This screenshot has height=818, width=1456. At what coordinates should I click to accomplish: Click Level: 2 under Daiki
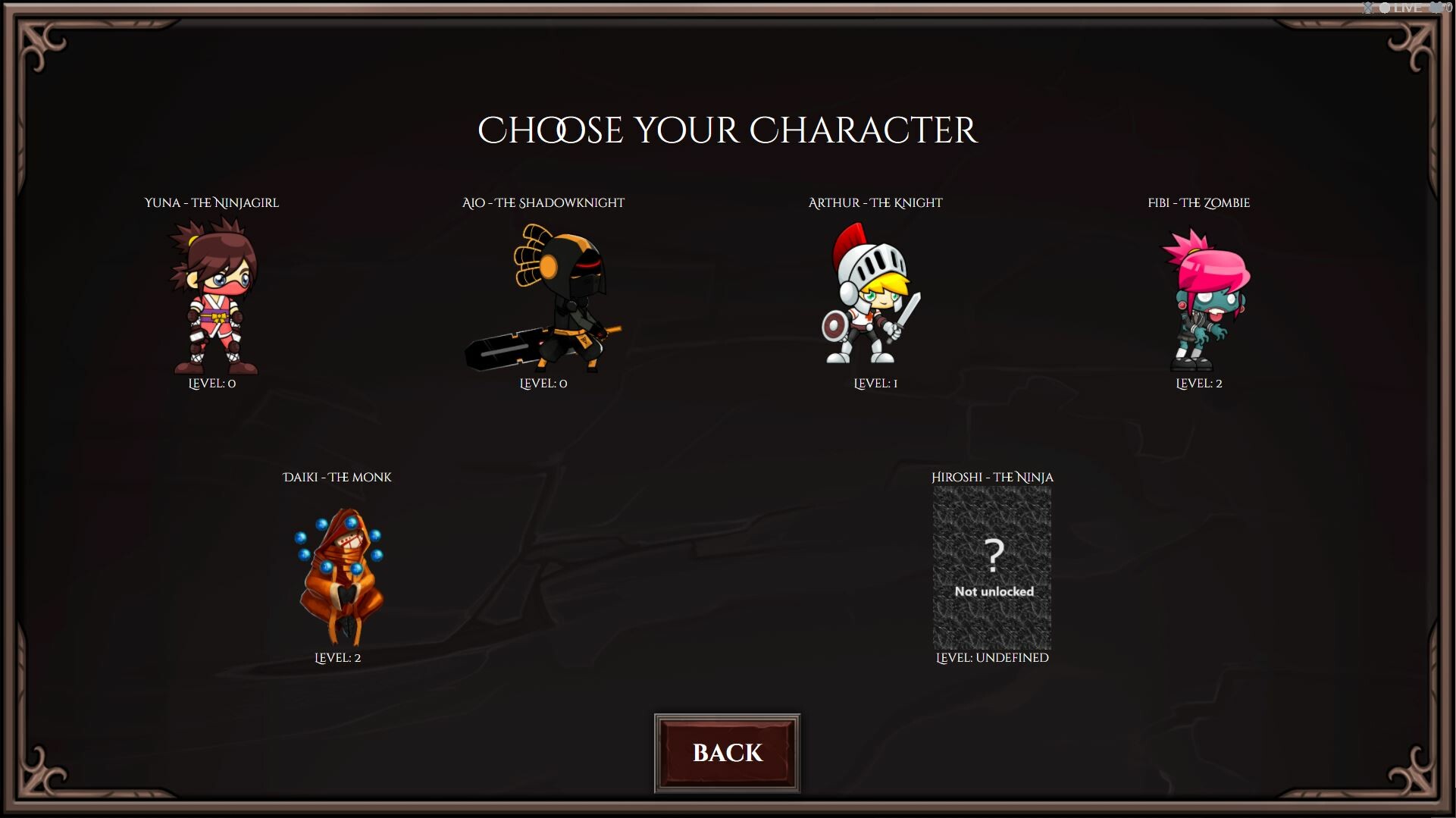point(338,658)
